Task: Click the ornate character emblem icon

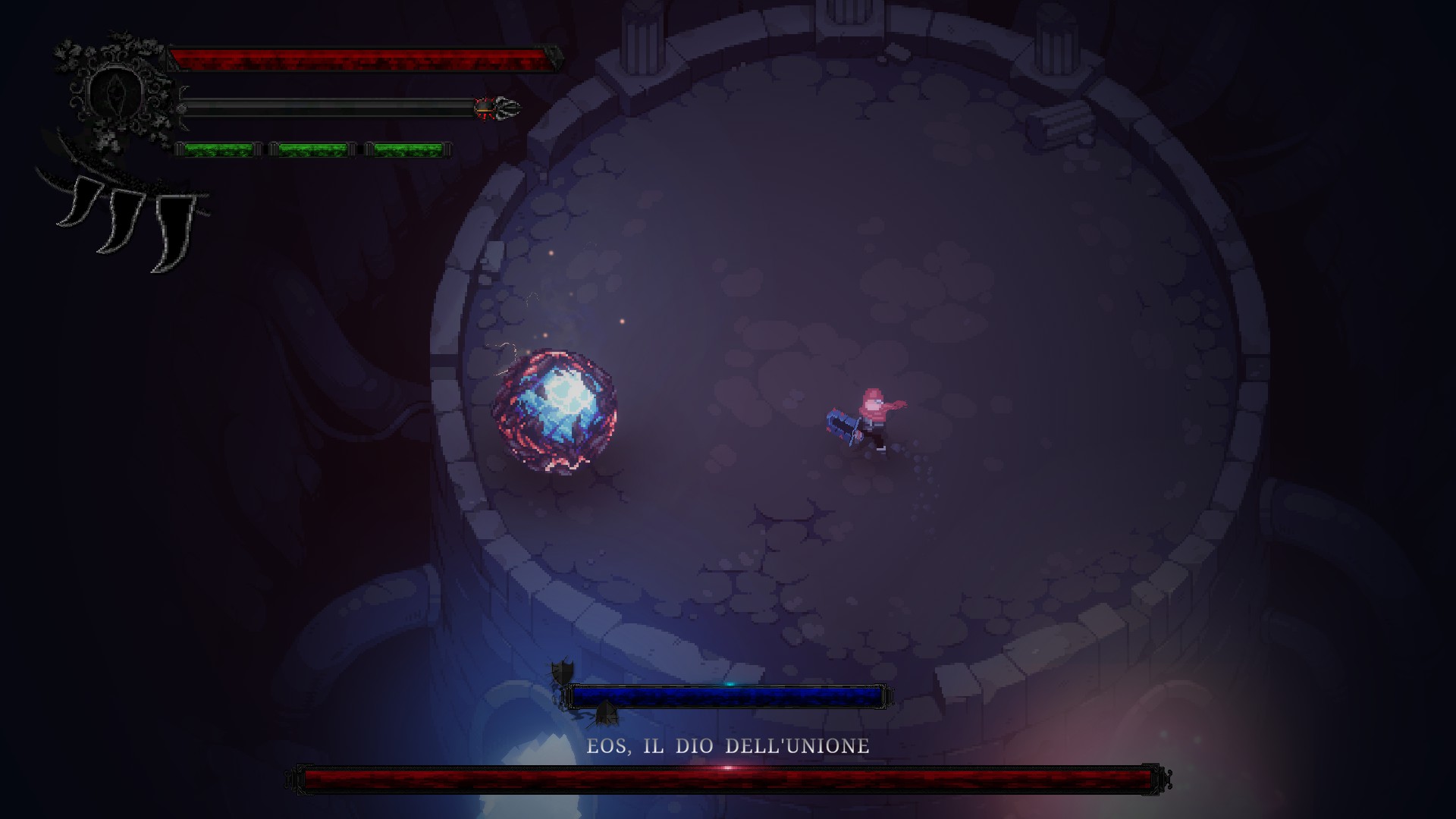Action: point(115,93)
